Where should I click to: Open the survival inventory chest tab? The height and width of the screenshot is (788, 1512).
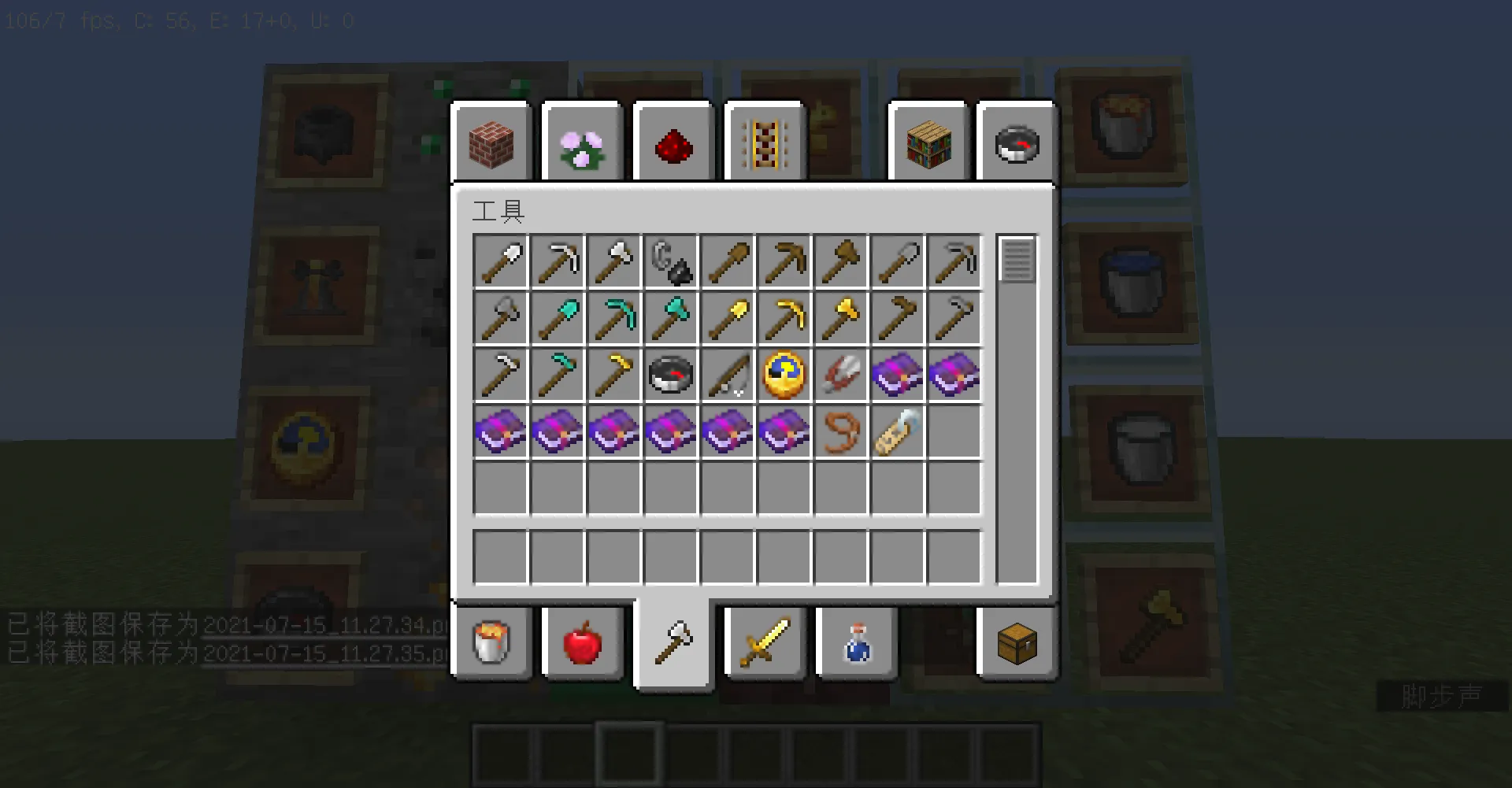(1015, 643)
